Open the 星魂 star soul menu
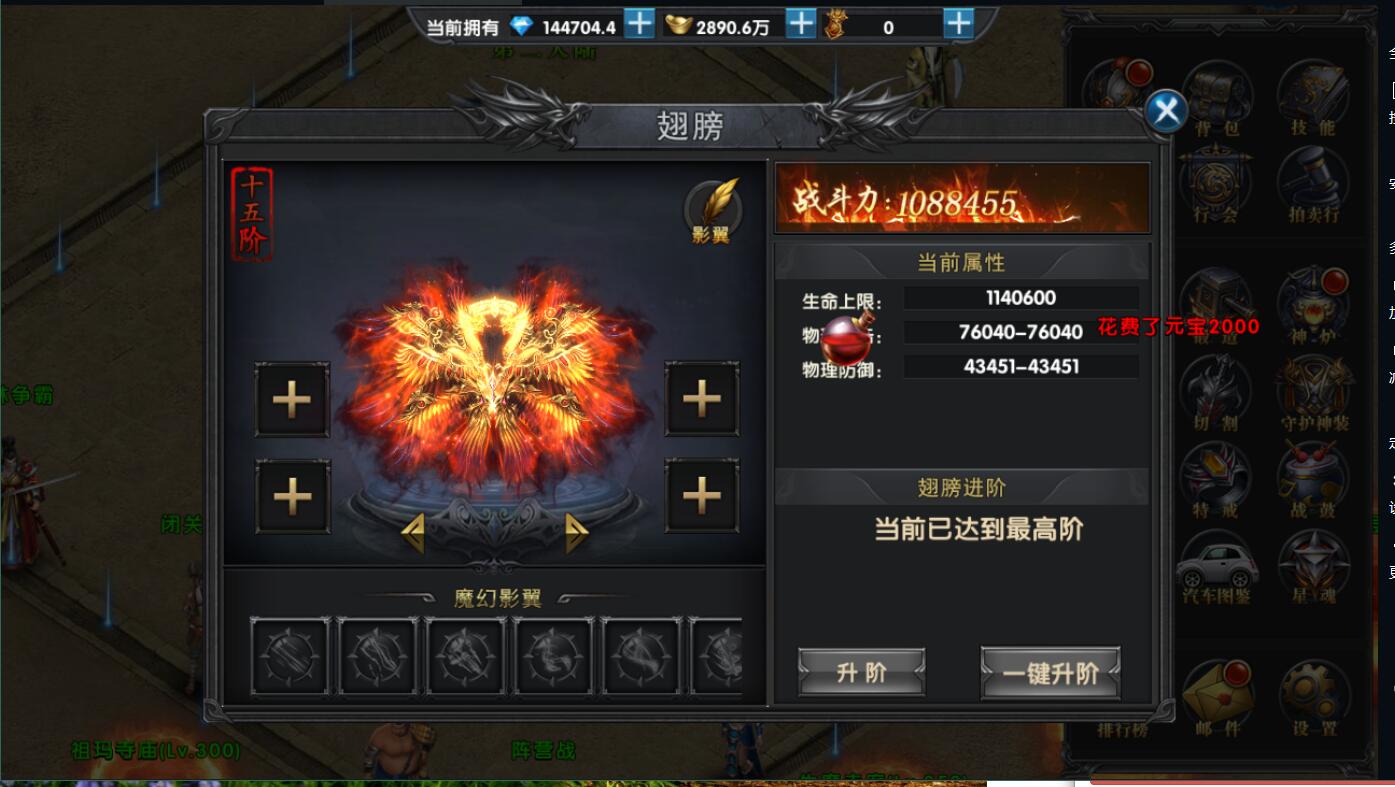1395x787 pixels. [x=1313, y=567]
